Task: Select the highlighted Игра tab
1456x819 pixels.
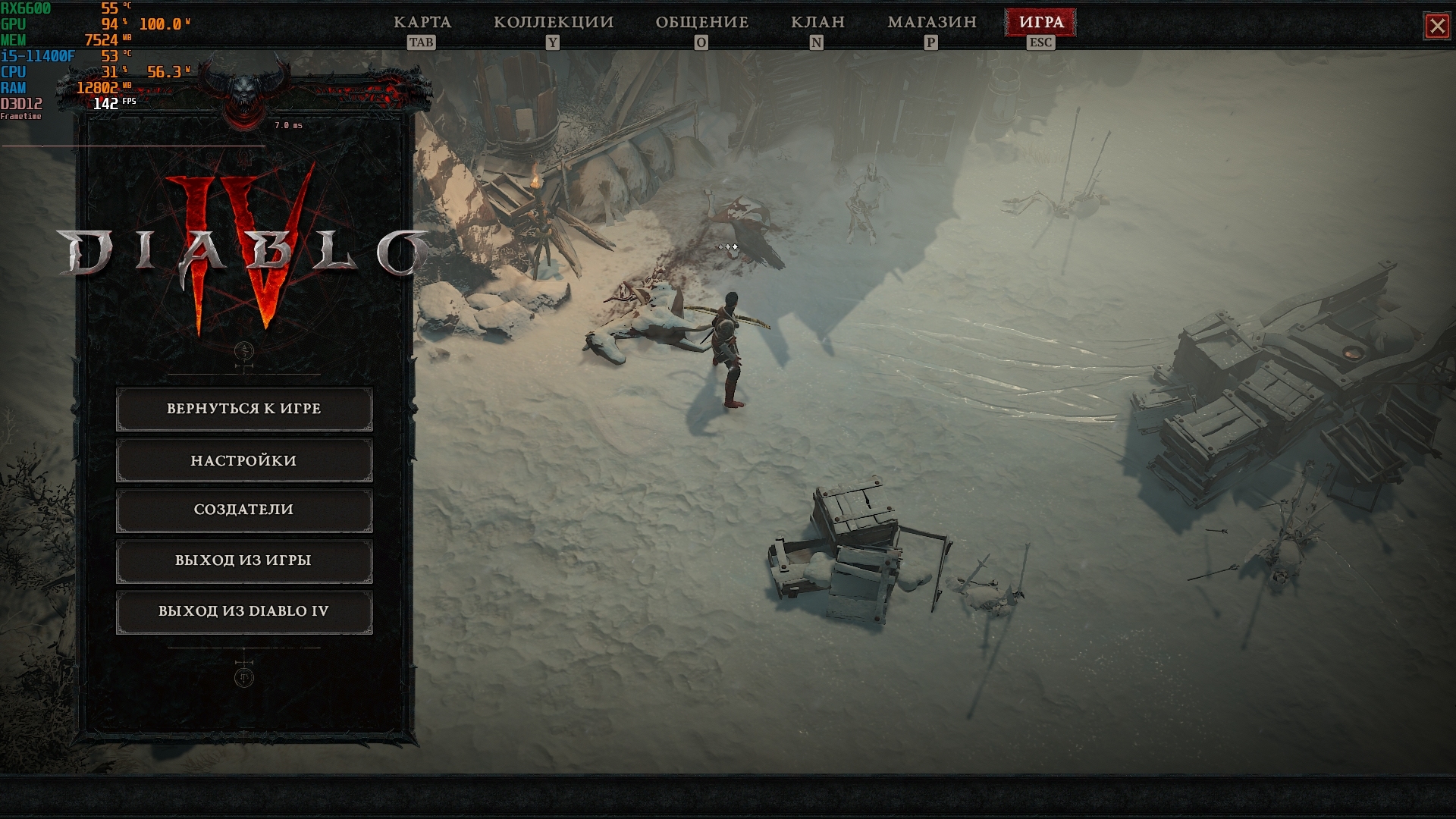Action: click(x=1040, y=23)
